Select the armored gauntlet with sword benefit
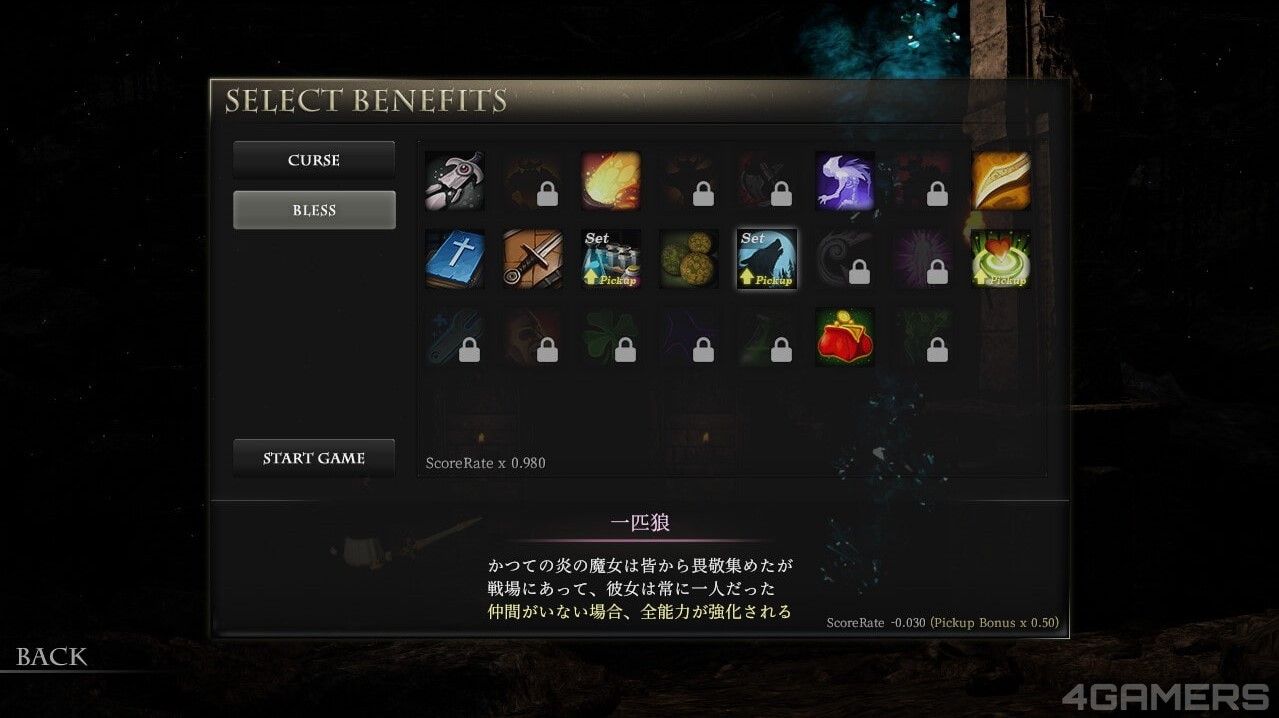The width and height of the screenshot is (1279, 718). tap(455, 181)
